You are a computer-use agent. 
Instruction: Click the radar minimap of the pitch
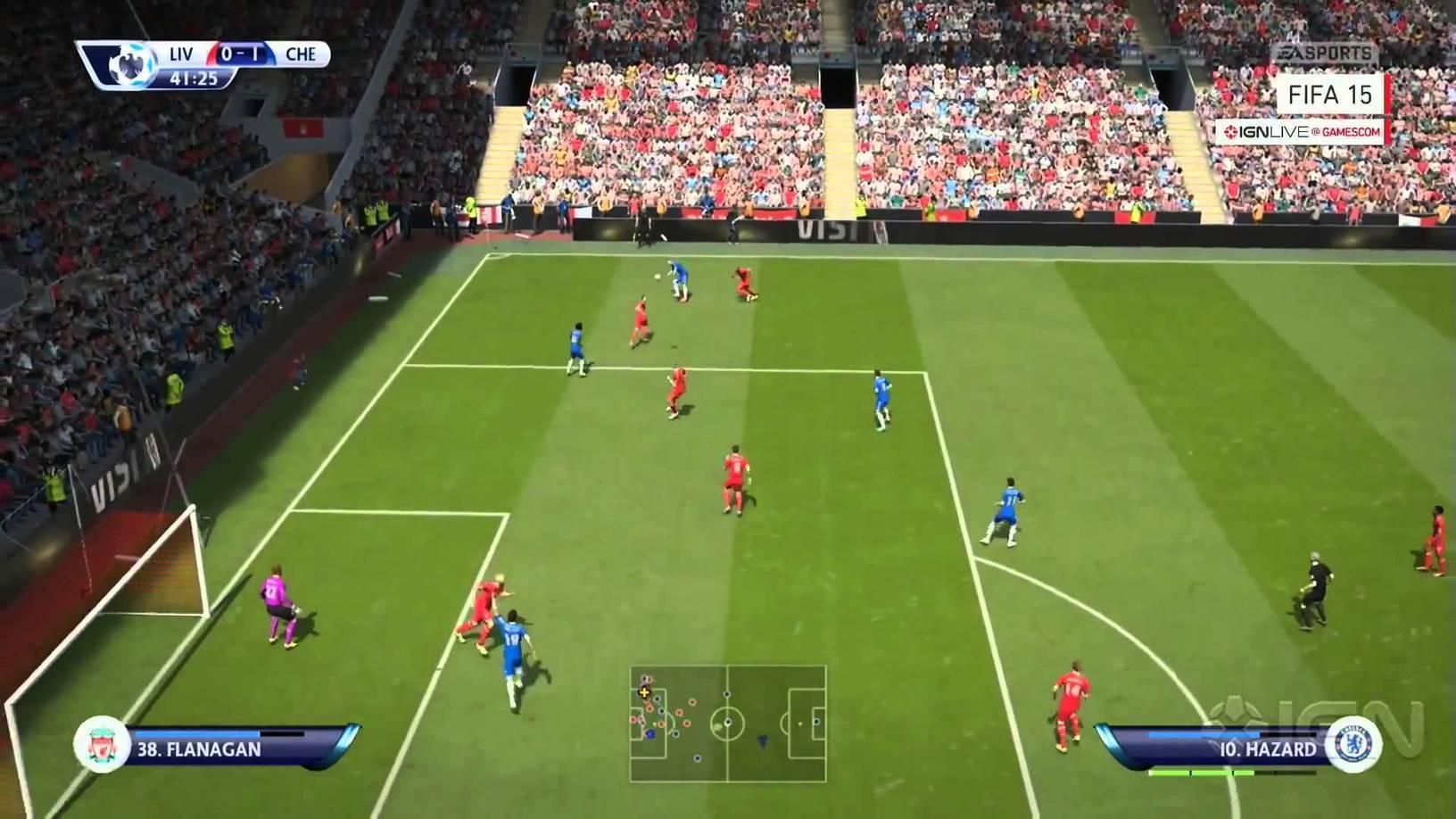click(728, 724)
